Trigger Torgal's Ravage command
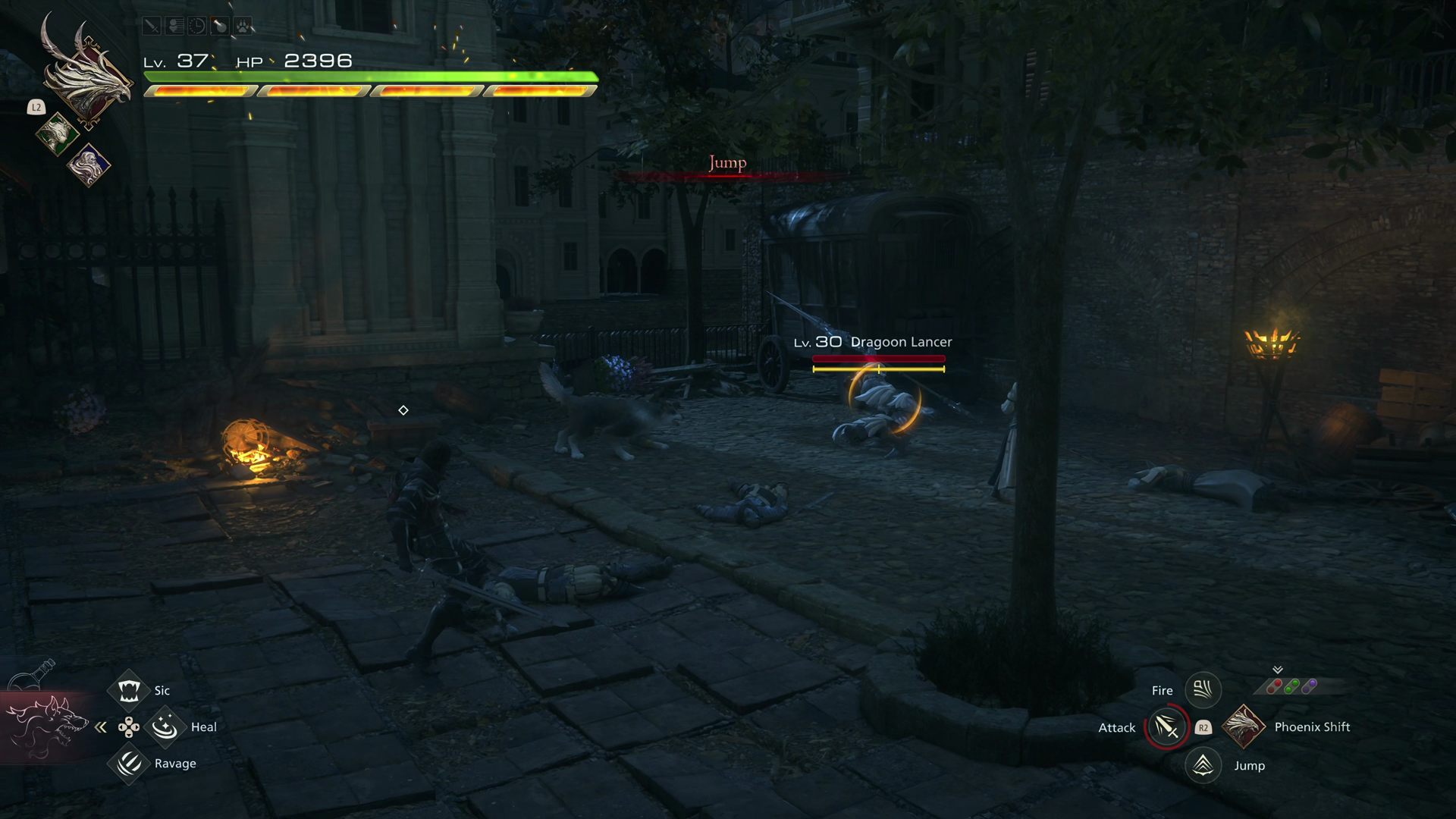Image resolution: width=1456 pixels, height=819 pixels. point(128,763)
